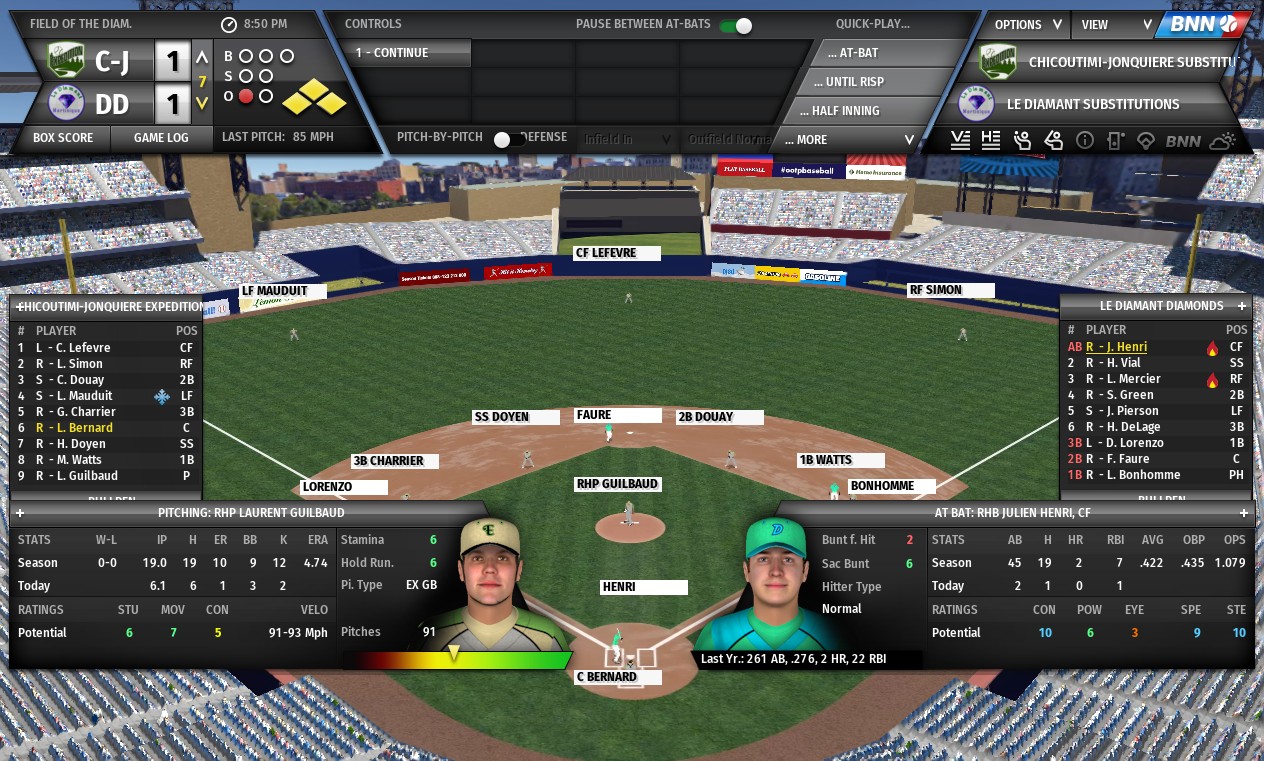Select batter J. Henri in Diamonds lineup
1264x761 pixels.
tap(1117, 347)
